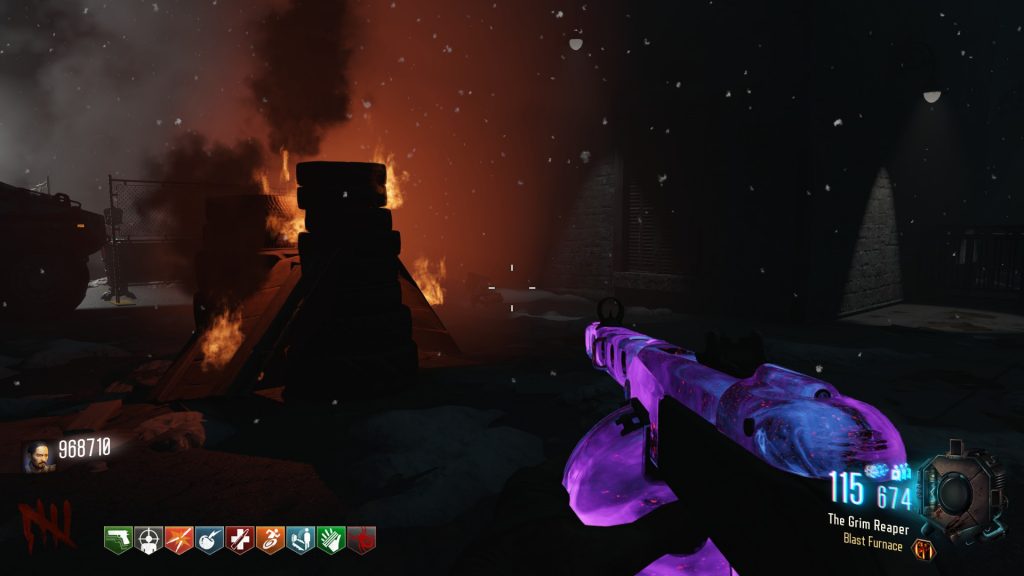Select the dark red spider perk icon
The height and width of the screenshot is (576, 1024).
point(361,539)
